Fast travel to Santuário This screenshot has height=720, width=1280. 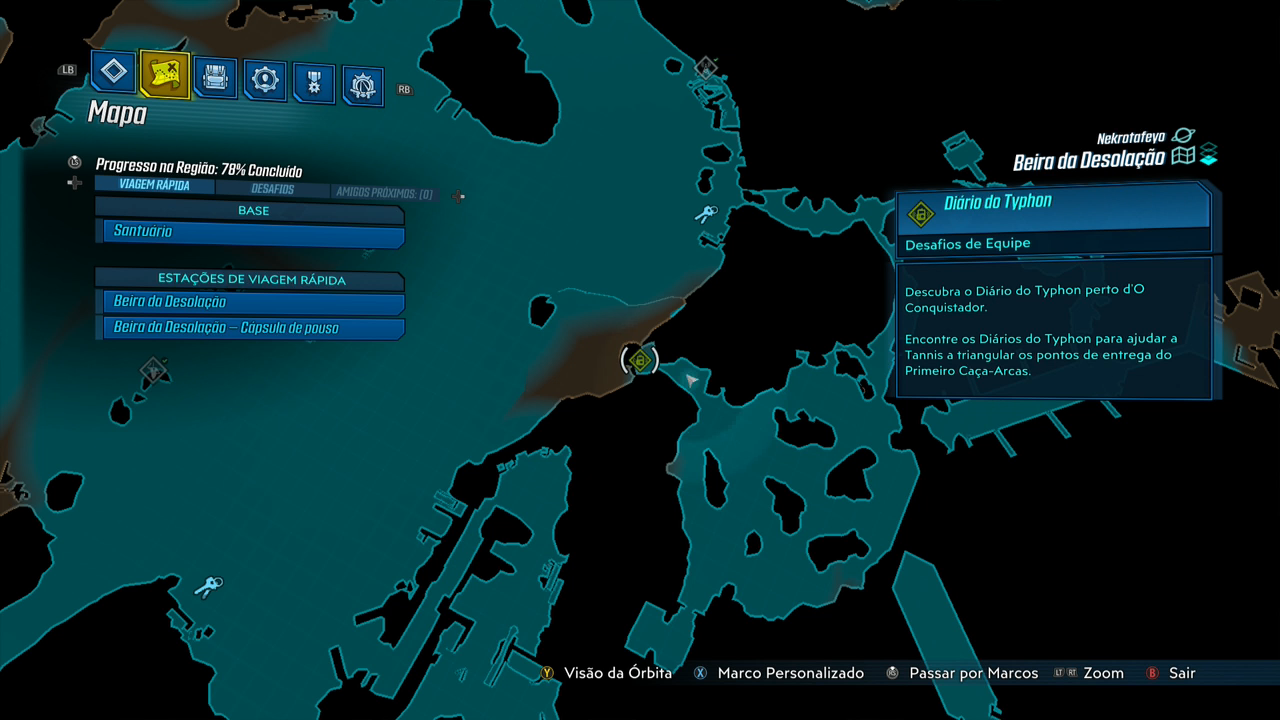pos(254,232)
